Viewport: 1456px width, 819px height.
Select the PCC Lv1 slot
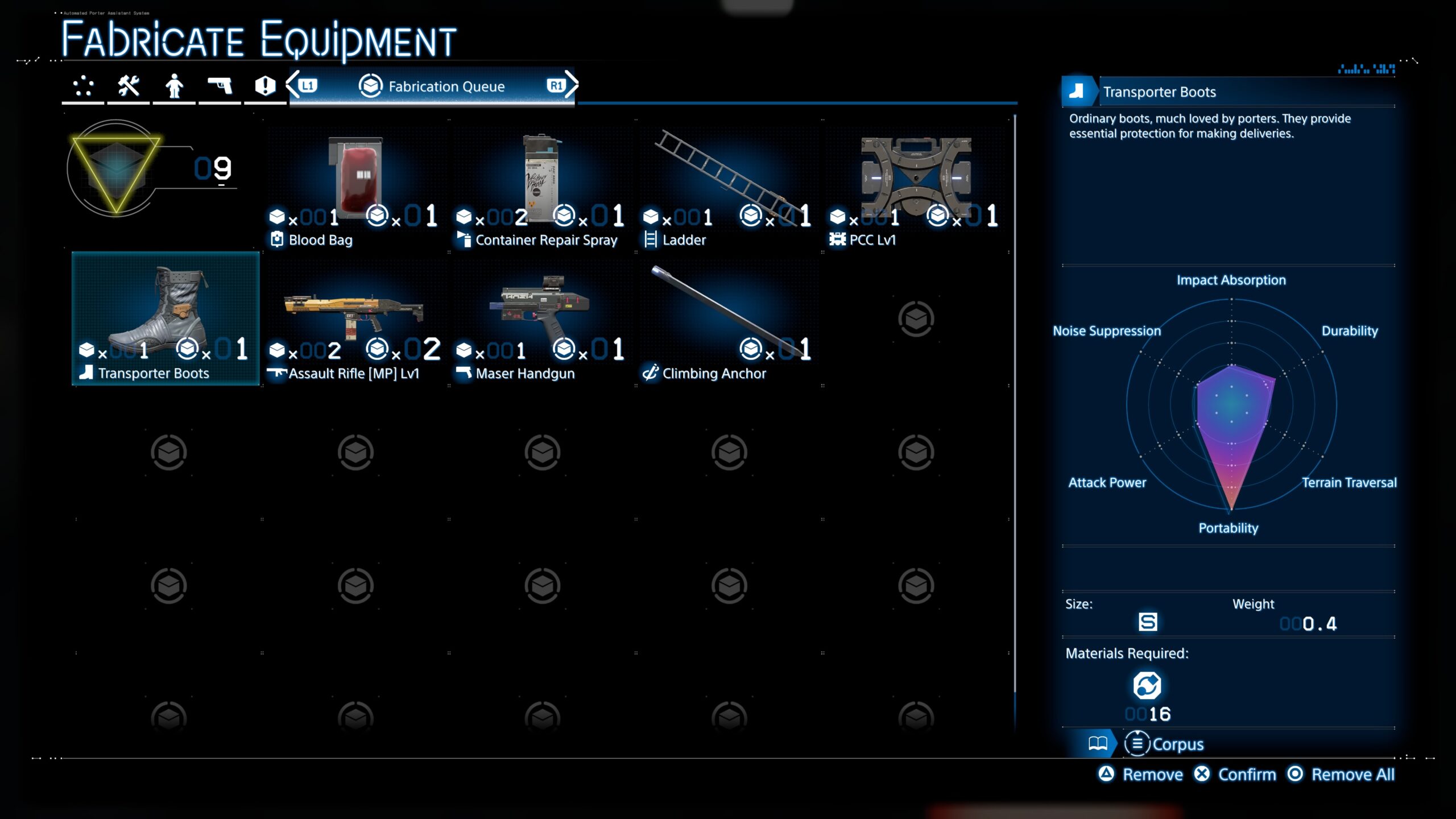[x=916, y=188]
